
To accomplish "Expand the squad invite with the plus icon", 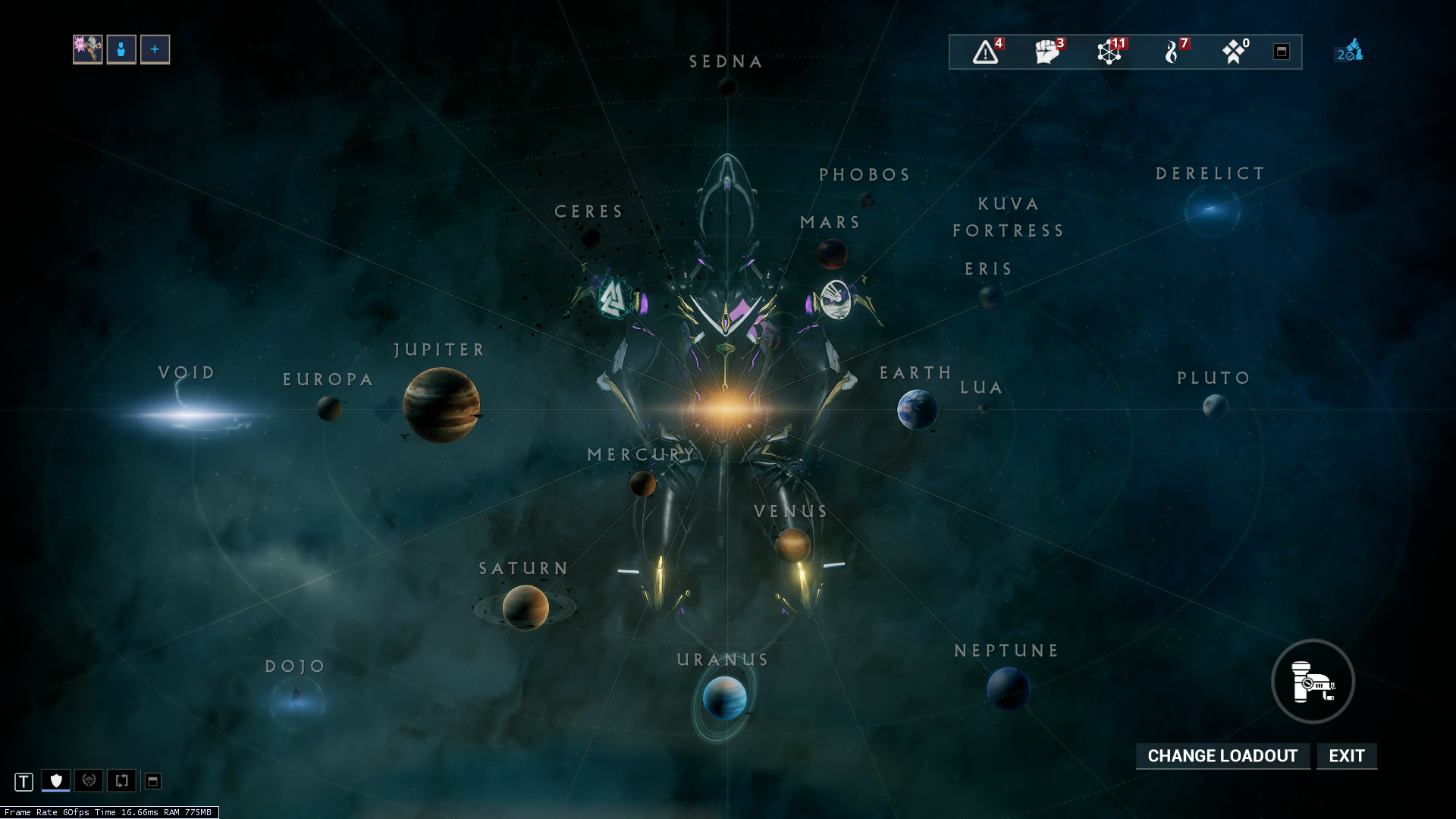I will coord(154,49).
